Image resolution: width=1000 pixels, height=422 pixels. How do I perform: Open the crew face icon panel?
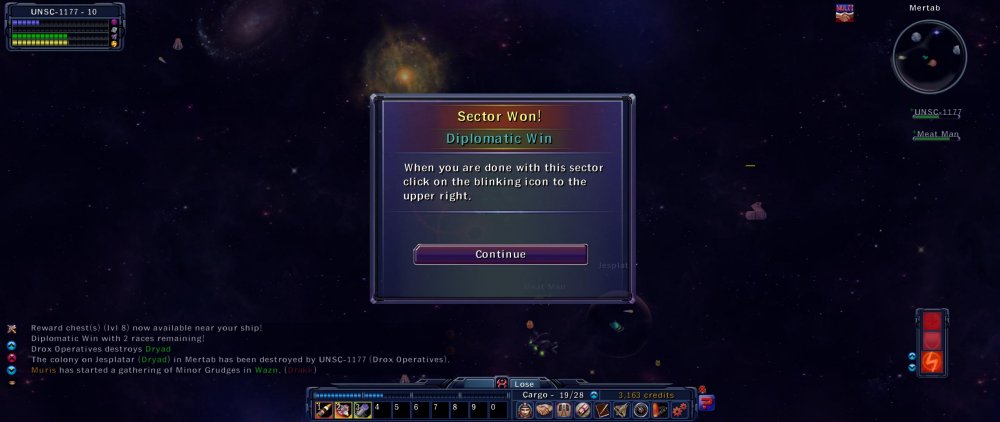(525, 410)
